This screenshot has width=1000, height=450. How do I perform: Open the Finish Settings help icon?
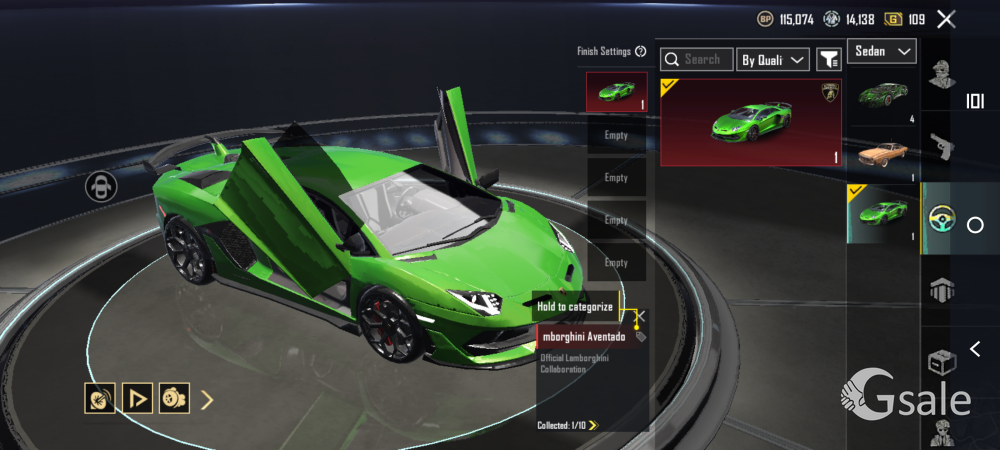(641, 51)
